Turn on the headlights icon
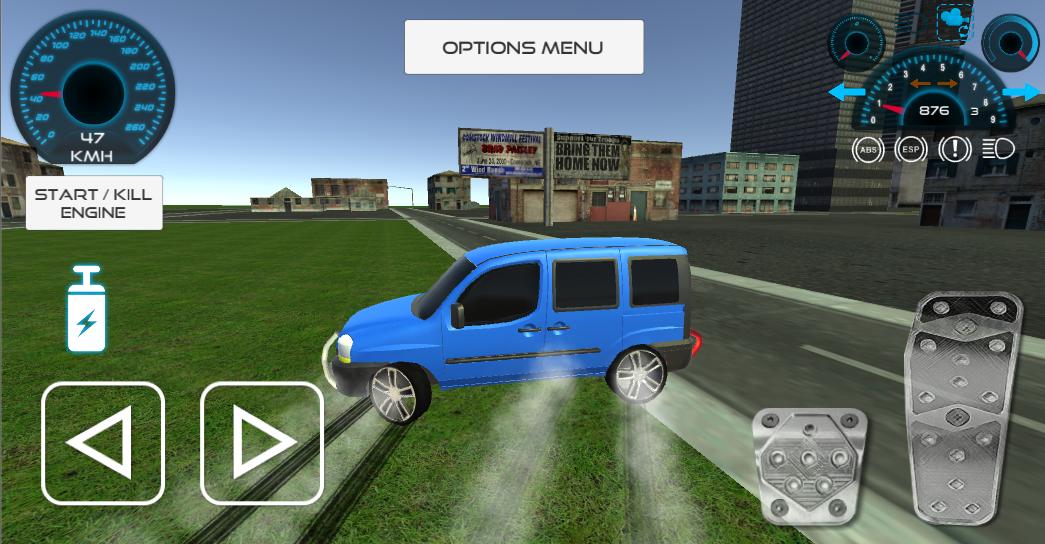 click(x=998, y=150)
